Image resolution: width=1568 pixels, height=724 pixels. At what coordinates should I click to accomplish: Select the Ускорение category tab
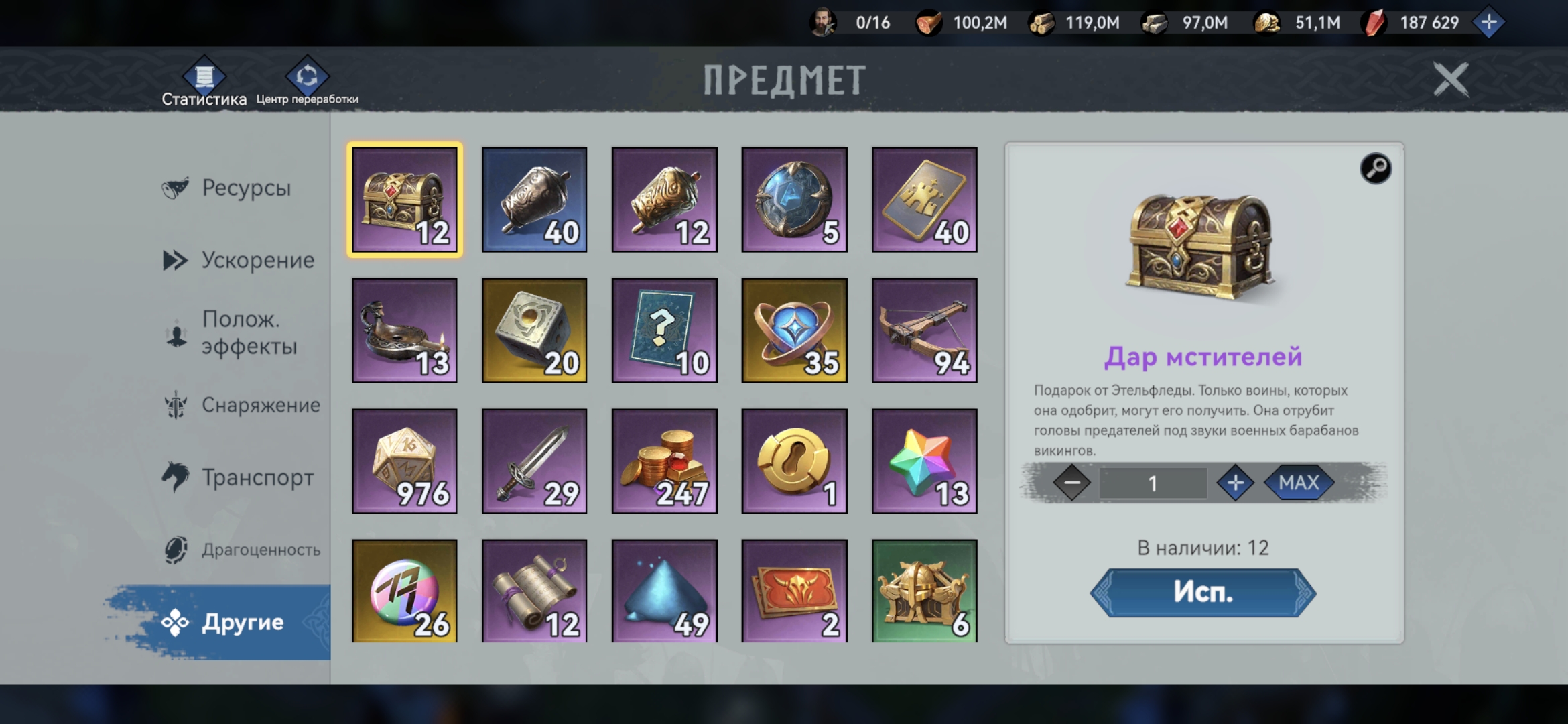257,260
